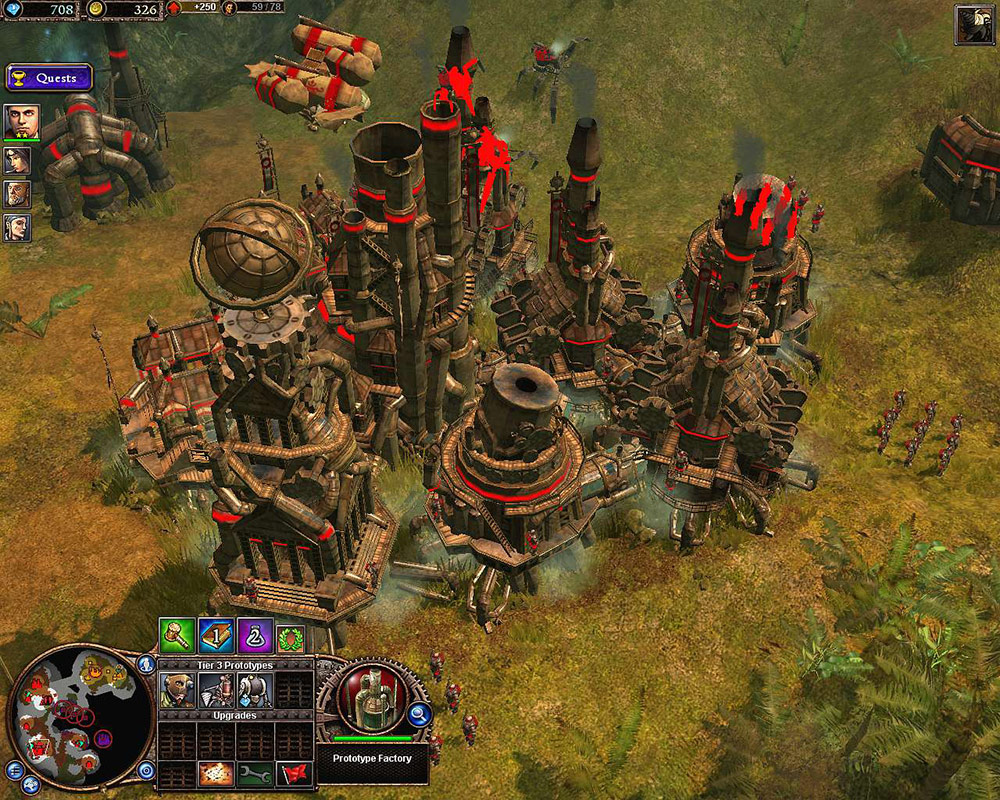Open the blue book numbered 1

[x=215, y=636]
